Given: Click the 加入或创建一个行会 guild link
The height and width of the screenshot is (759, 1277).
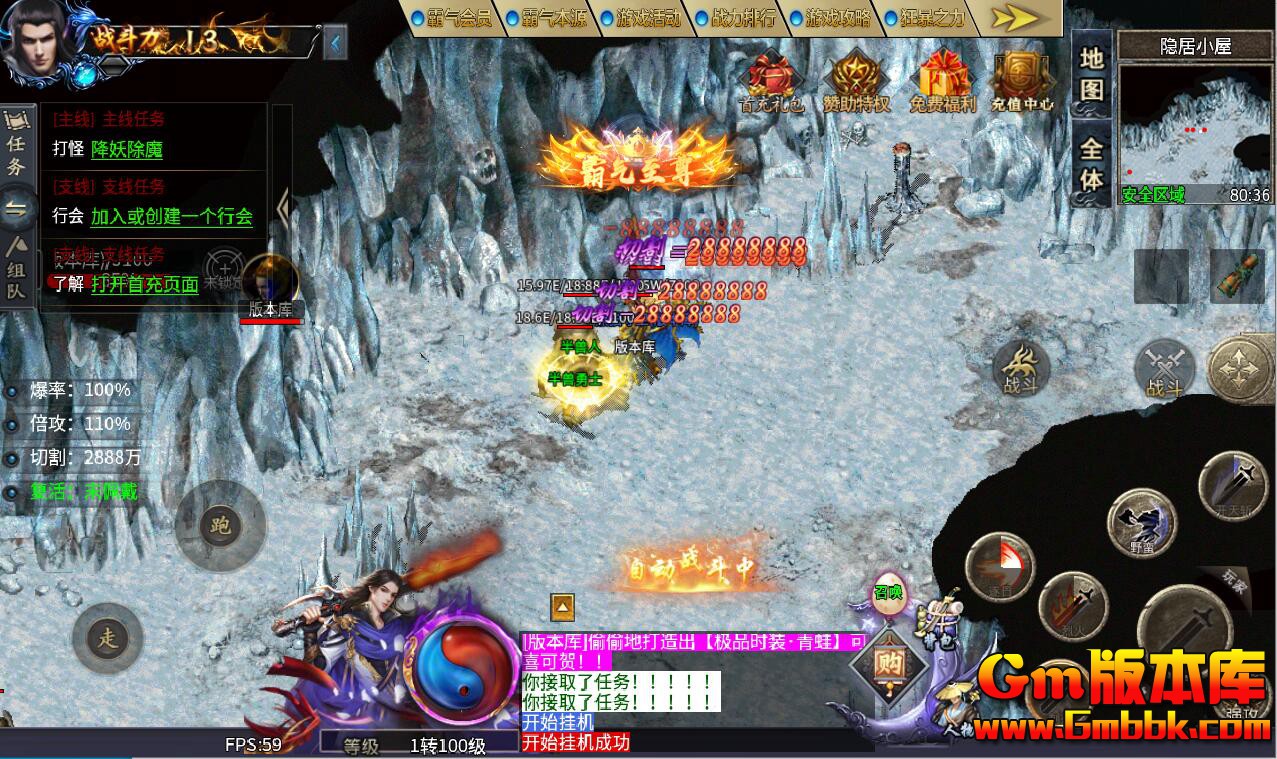Looking at the screenshot, I should click(x=171, y=216).
